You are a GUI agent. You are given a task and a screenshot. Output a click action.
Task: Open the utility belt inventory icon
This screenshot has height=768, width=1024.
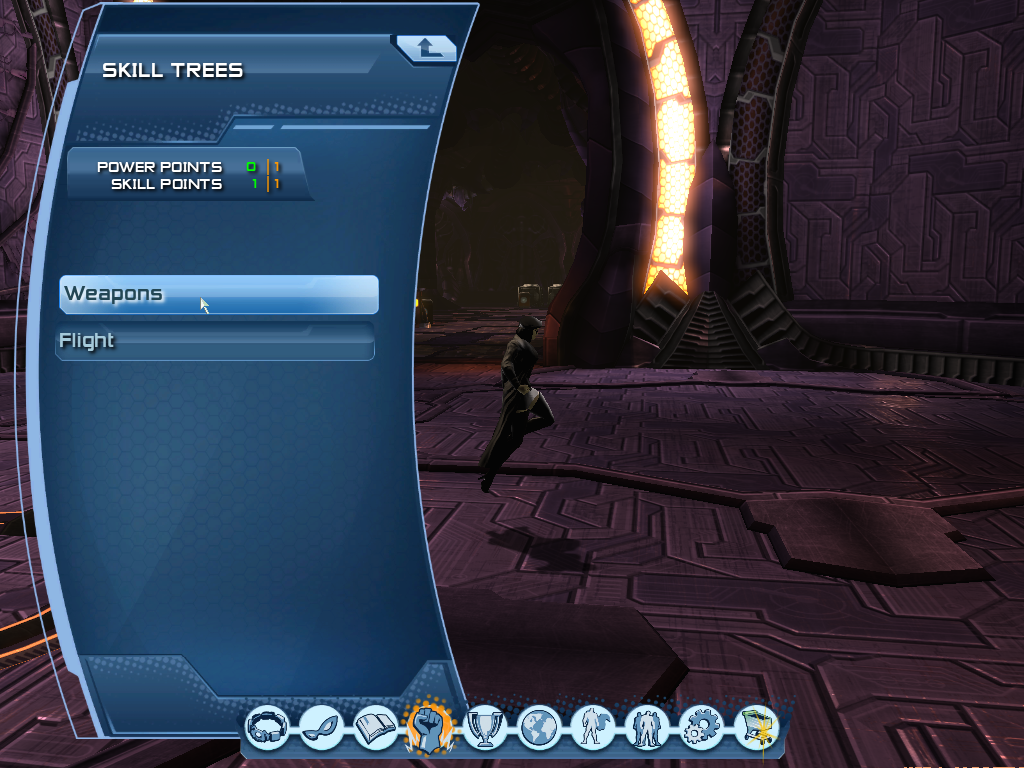pyautogui.click(x=268, y=727)
